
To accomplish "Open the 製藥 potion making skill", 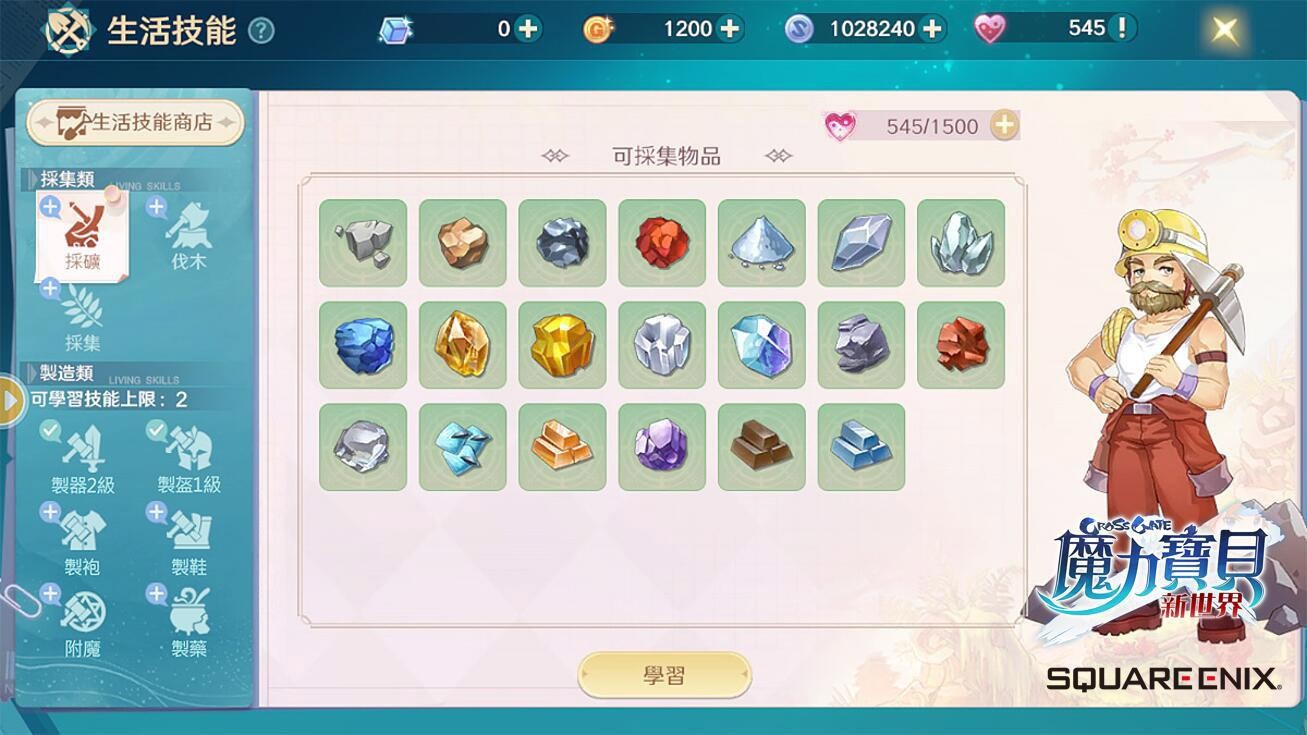I will 189,623.
